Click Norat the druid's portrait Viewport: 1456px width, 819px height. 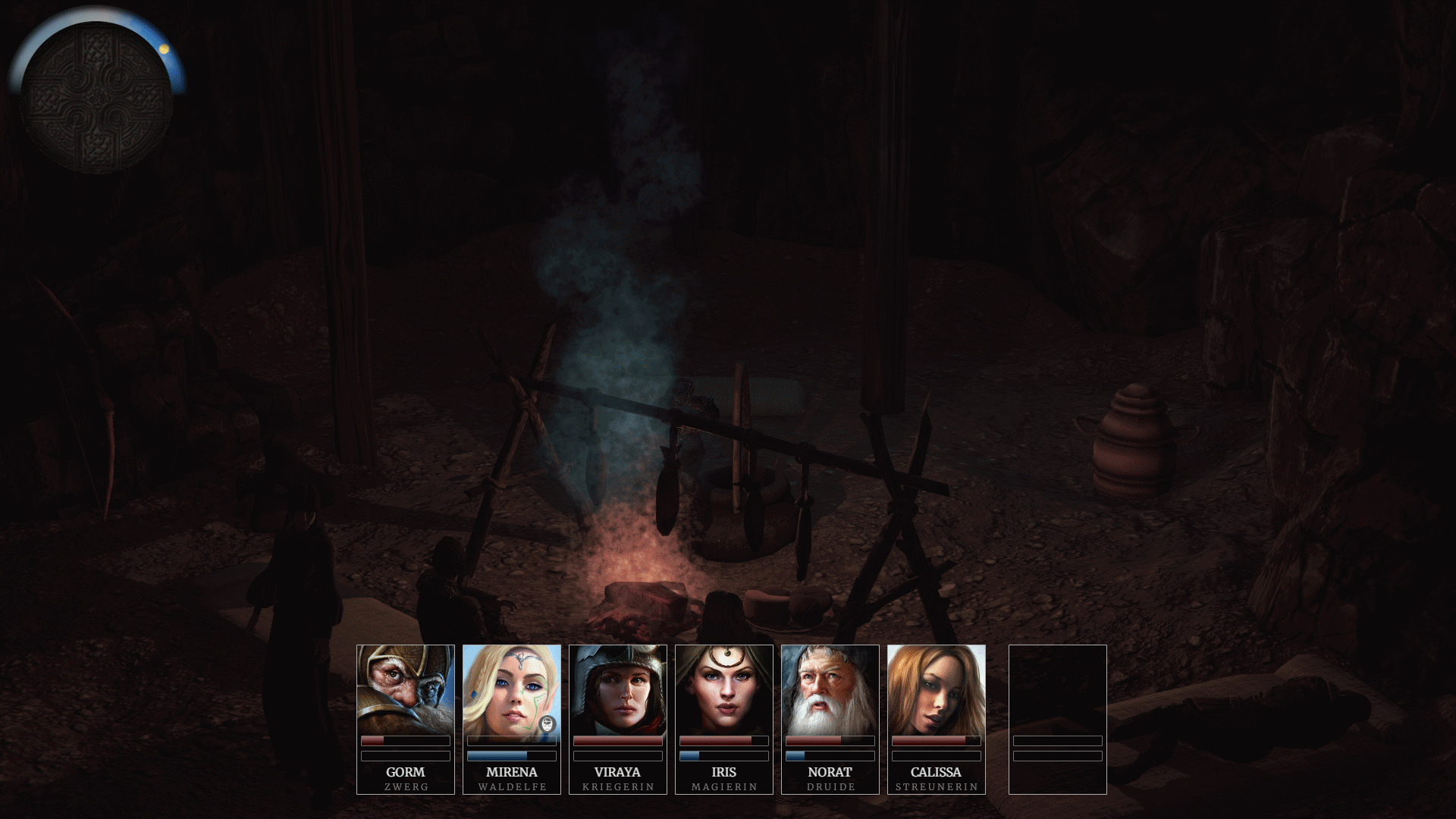[830, 690]
